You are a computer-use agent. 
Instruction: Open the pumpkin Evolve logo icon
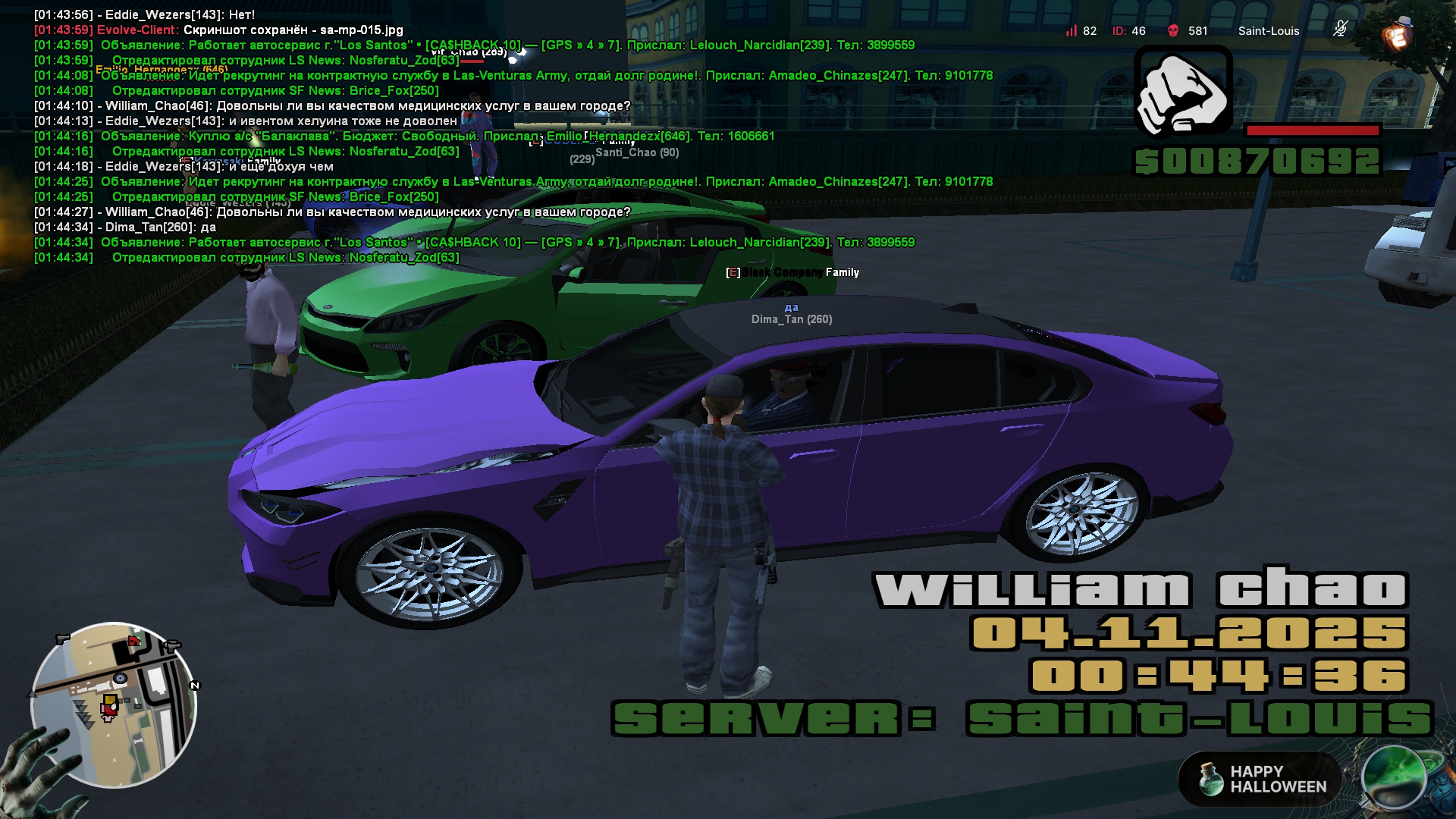click(1397, 34)
